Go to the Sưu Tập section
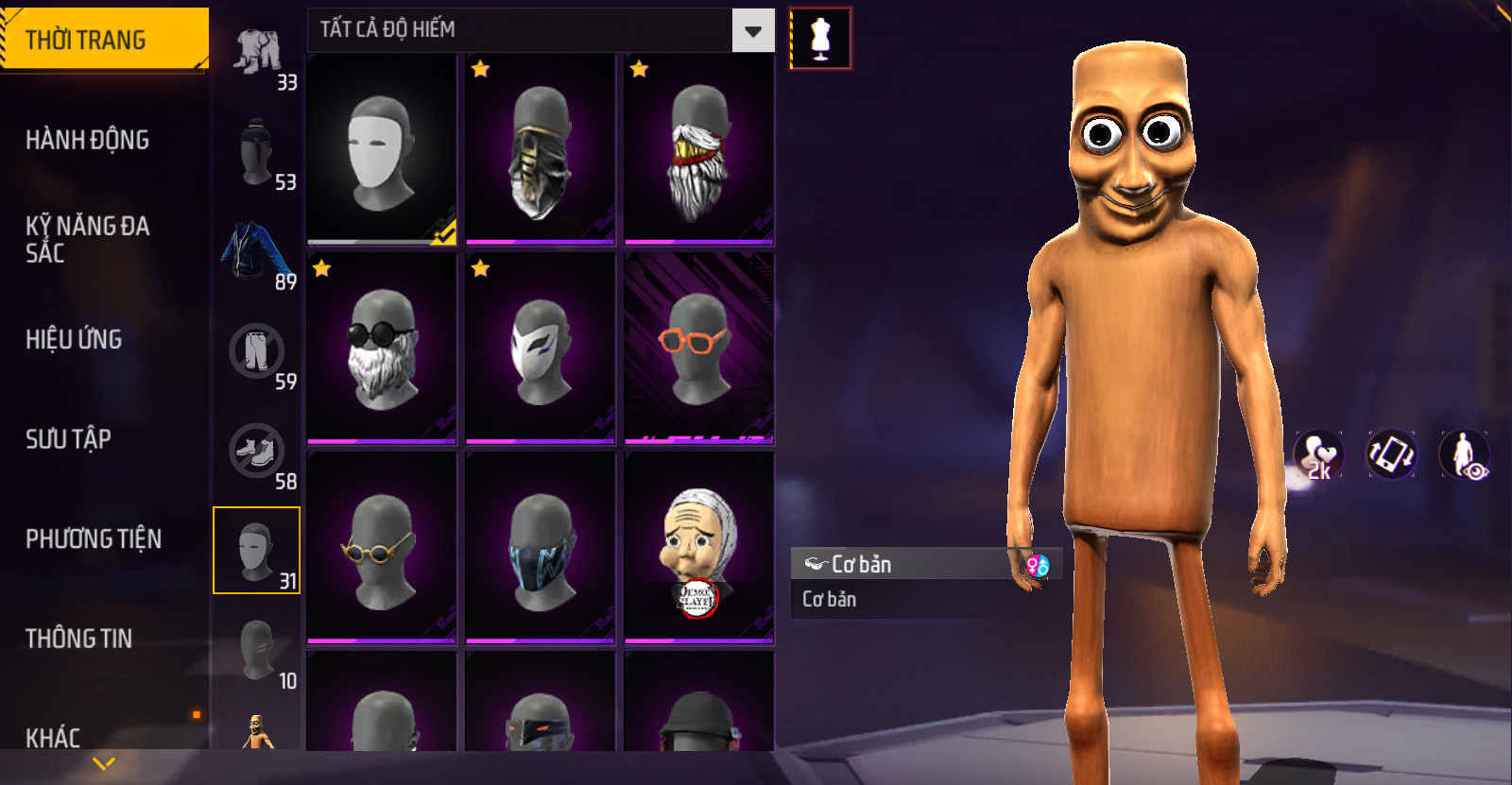Image resolution: width=1512 pixels, height=785 pixels. [68, 438]
